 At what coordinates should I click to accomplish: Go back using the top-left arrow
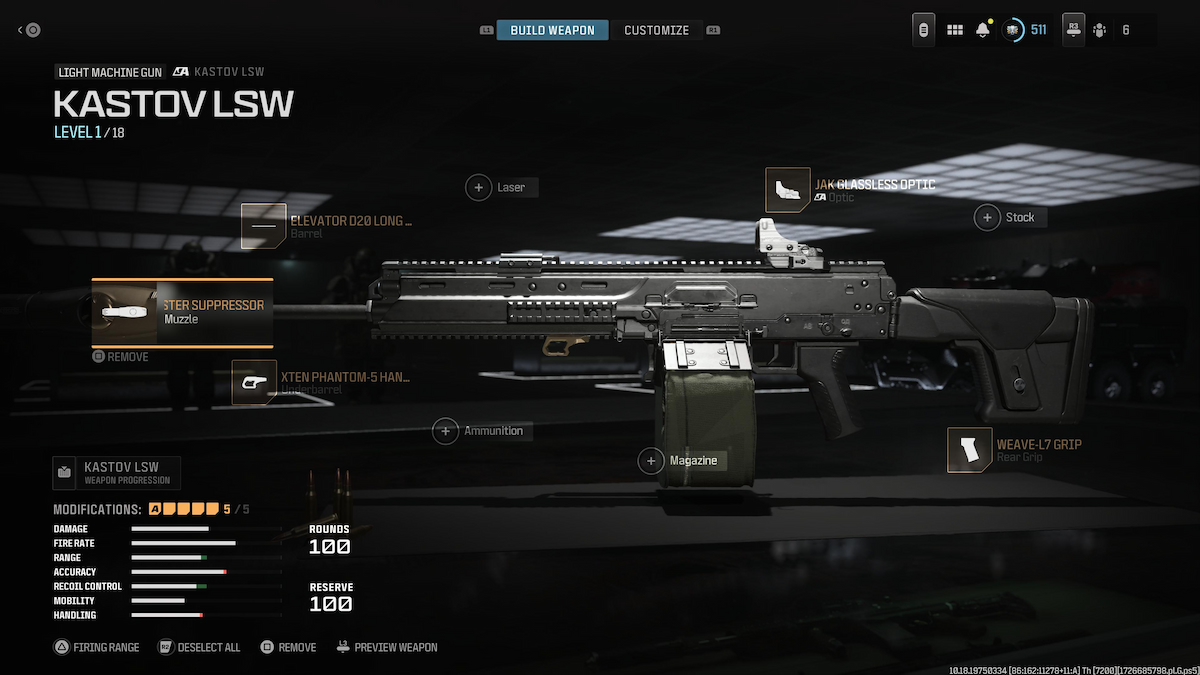coord(29,30)
